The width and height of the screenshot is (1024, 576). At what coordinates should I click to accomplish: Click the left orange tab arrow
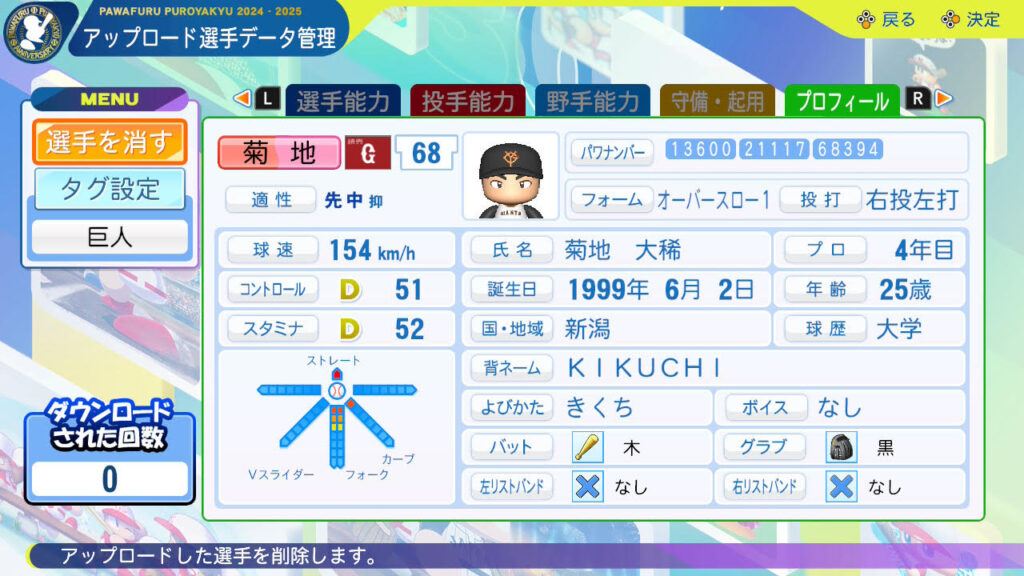(241, 99)
